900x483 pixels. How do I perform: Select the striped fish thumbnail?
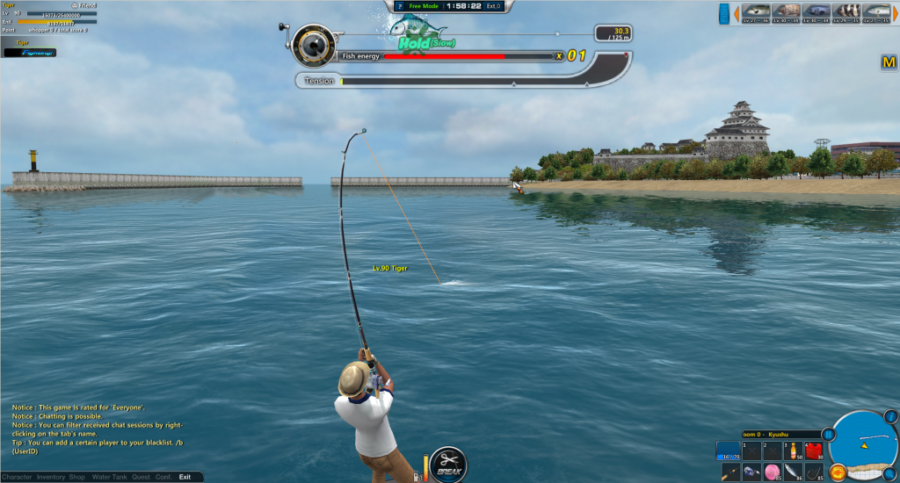click(x=848, y=12)
